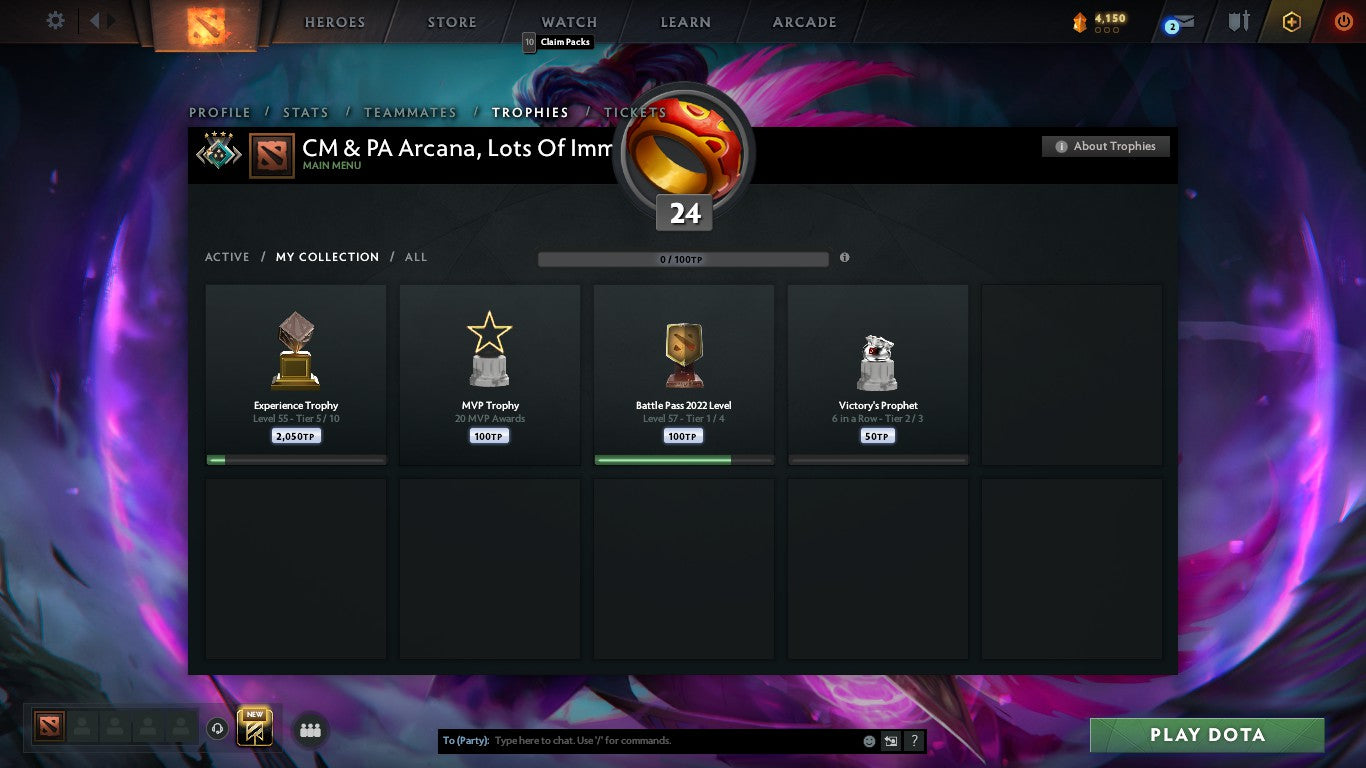Screen dimensions: 1366x768
Task: Open settings via the gear icon
Action: [x=55, y=20]
